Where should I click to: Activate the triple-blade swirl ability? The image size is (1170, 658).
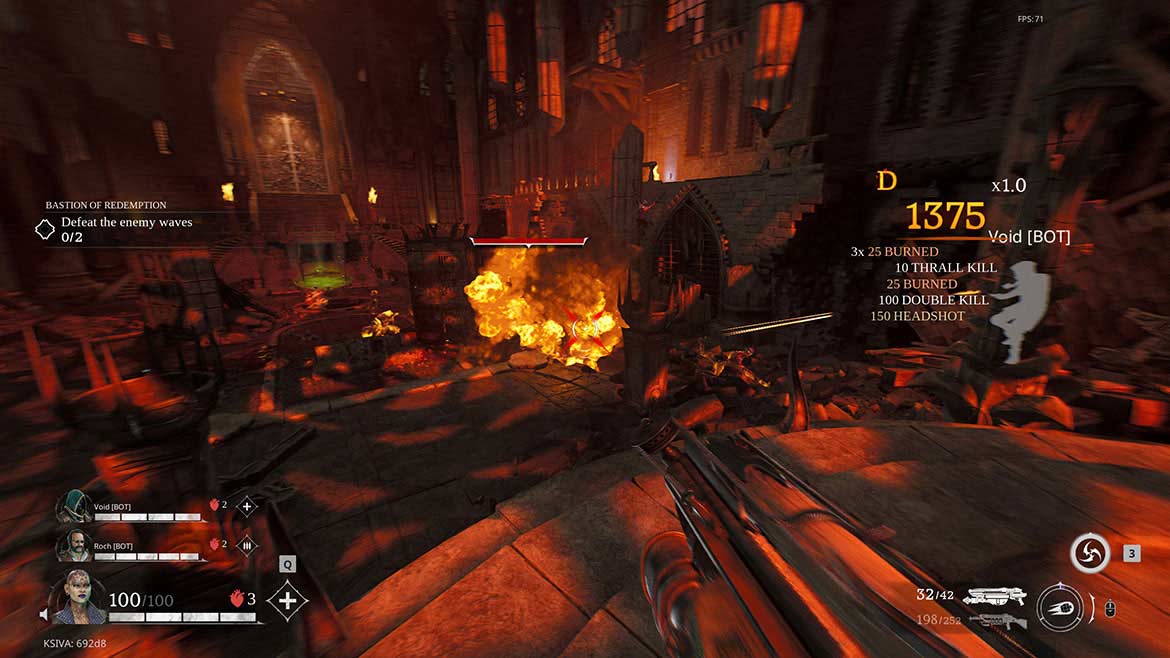click(x=1089, y=553)
